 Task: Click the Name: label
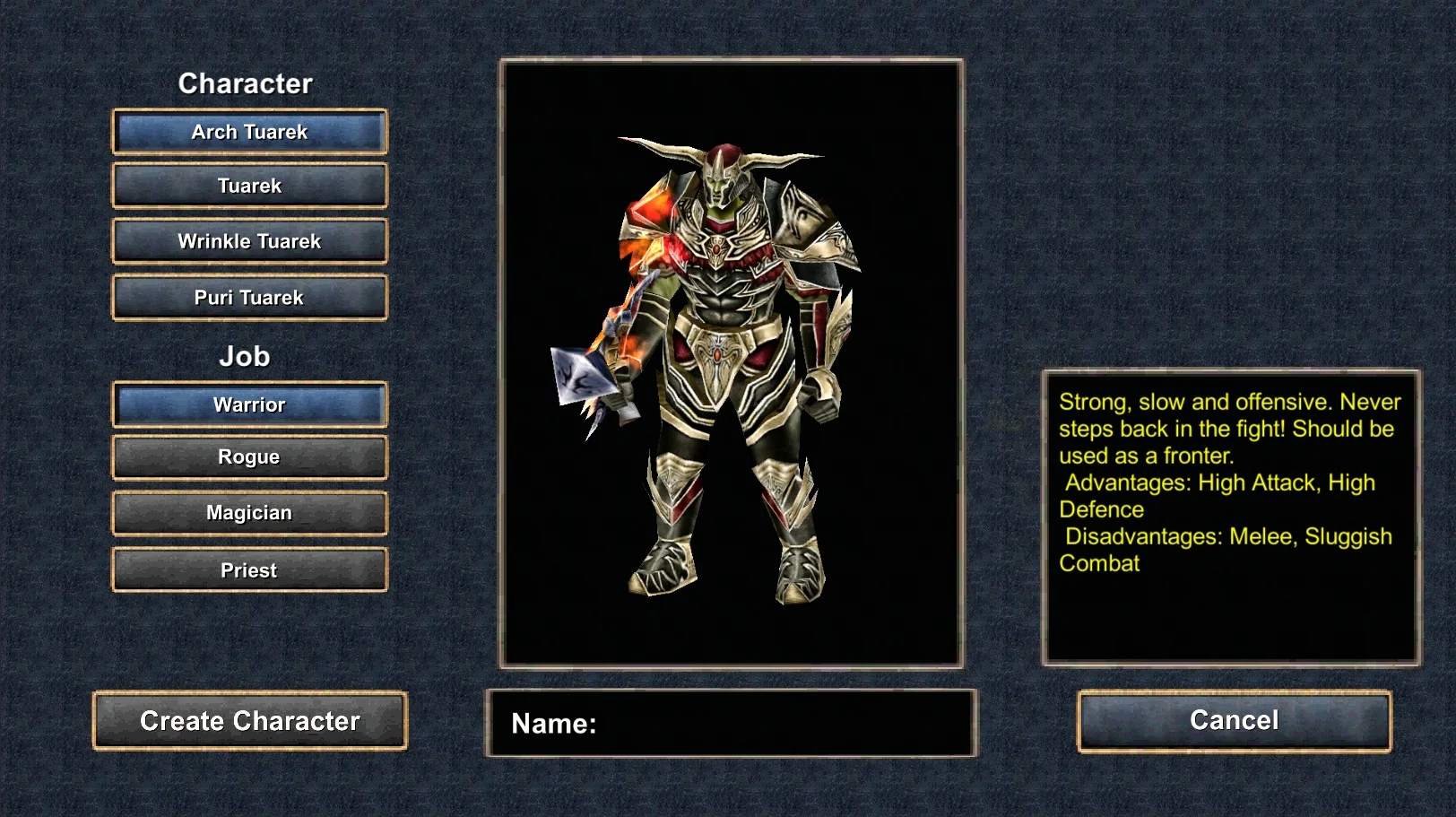coord(553,725)
